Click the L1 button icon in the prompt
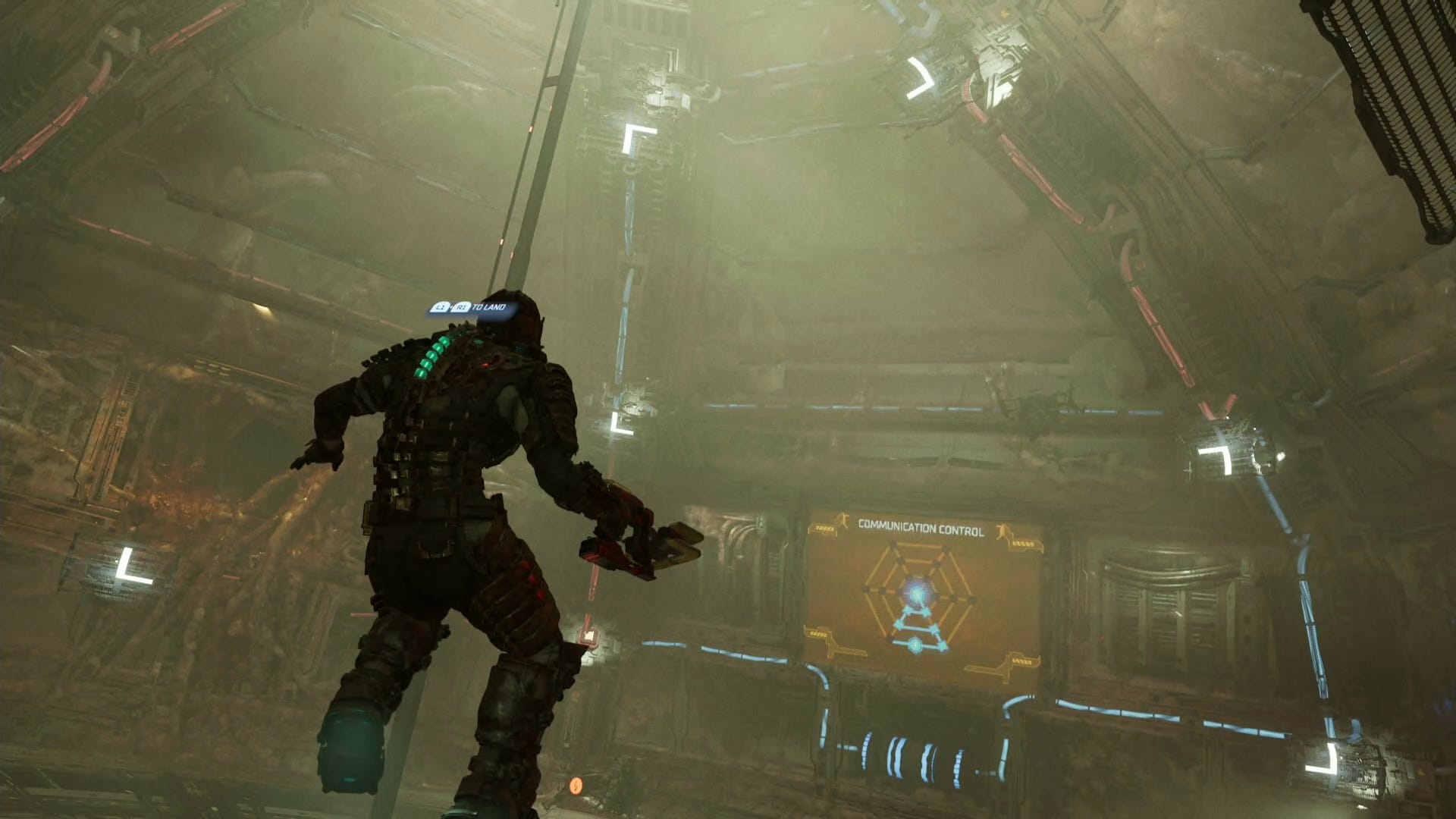The width and height of the screenshot is (1456, 819). tap(438, 307)
